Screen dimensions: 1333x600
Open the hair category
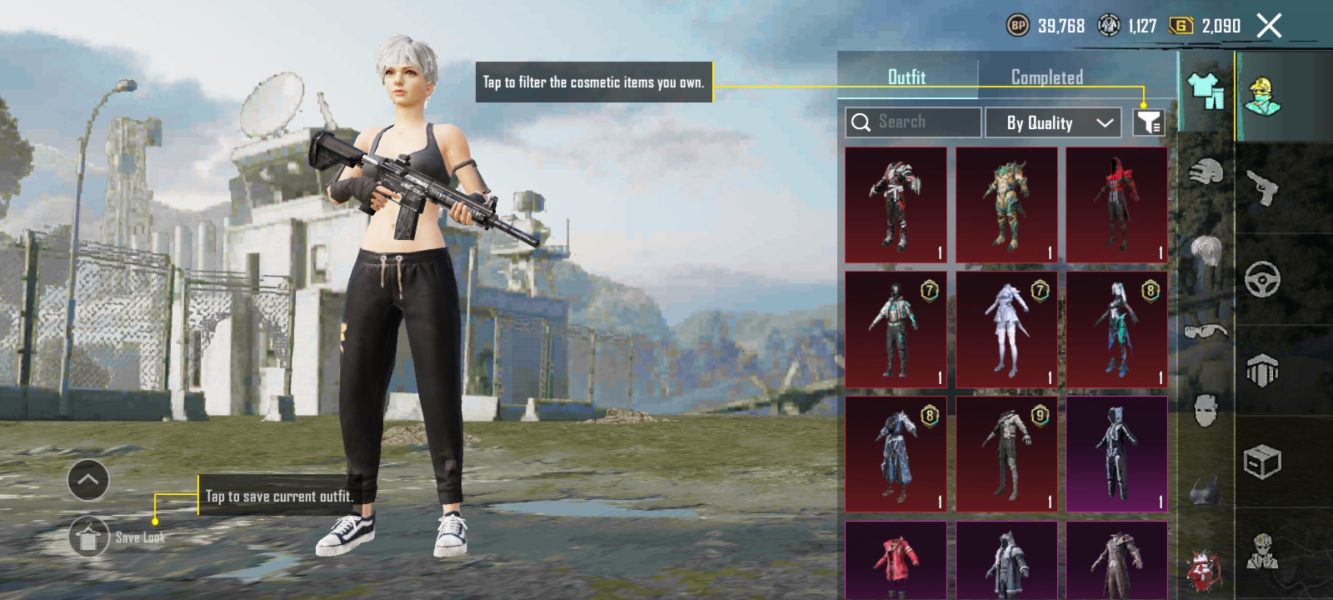click(1206, 250)
